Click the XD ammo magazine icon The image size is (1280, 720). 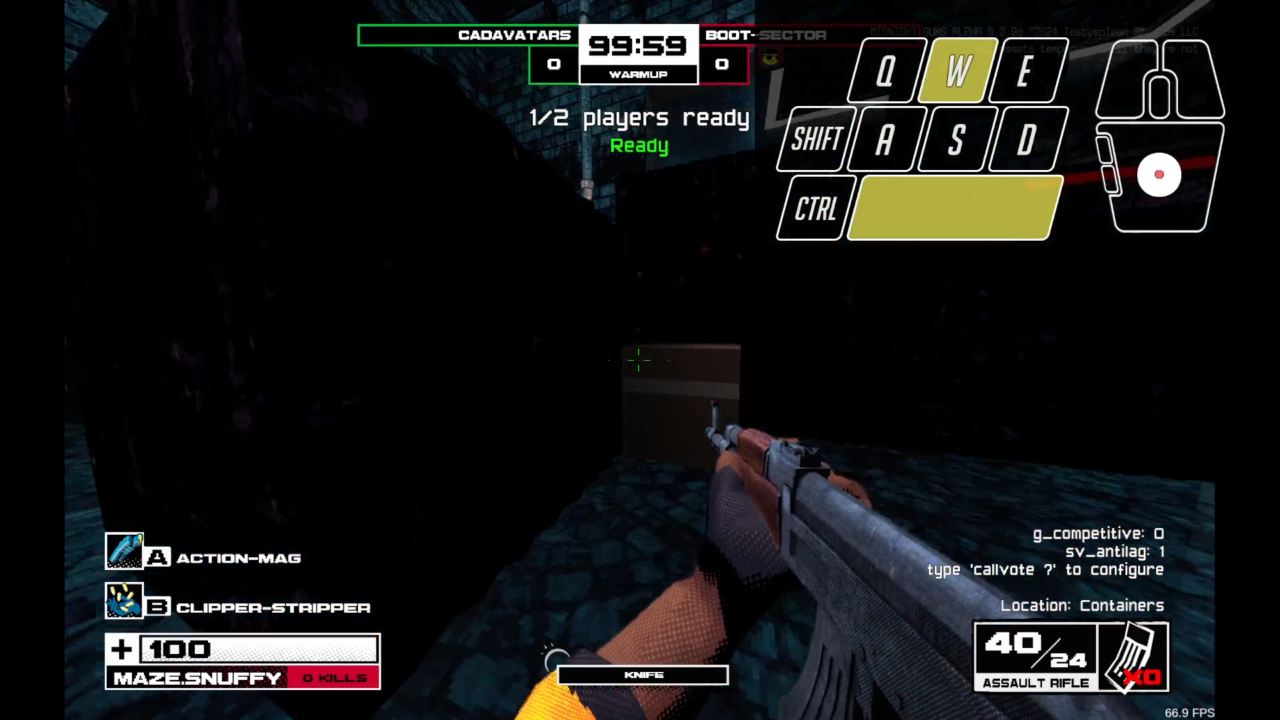pyautogui.click(x=1135, y=655)
